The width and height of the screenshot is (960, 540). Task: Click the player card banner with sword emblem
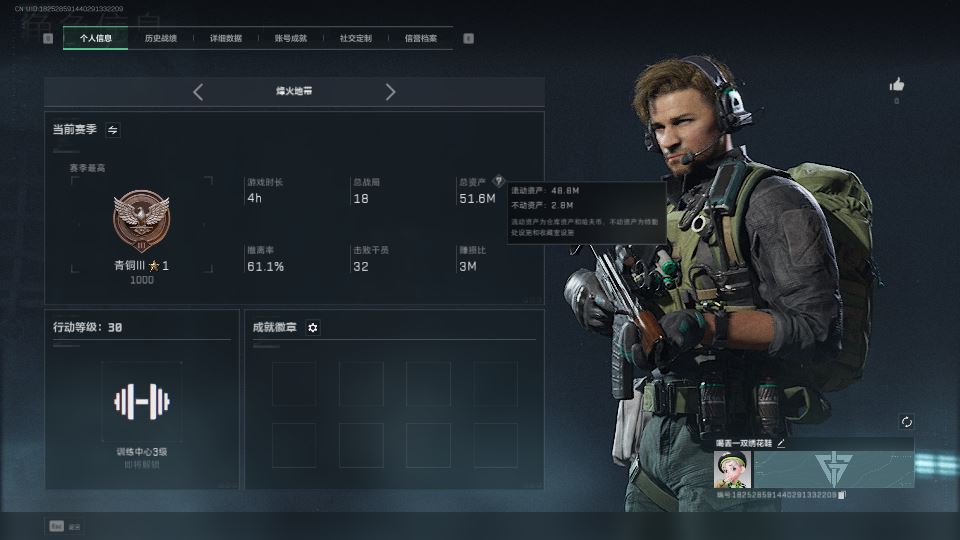(833, 469)
